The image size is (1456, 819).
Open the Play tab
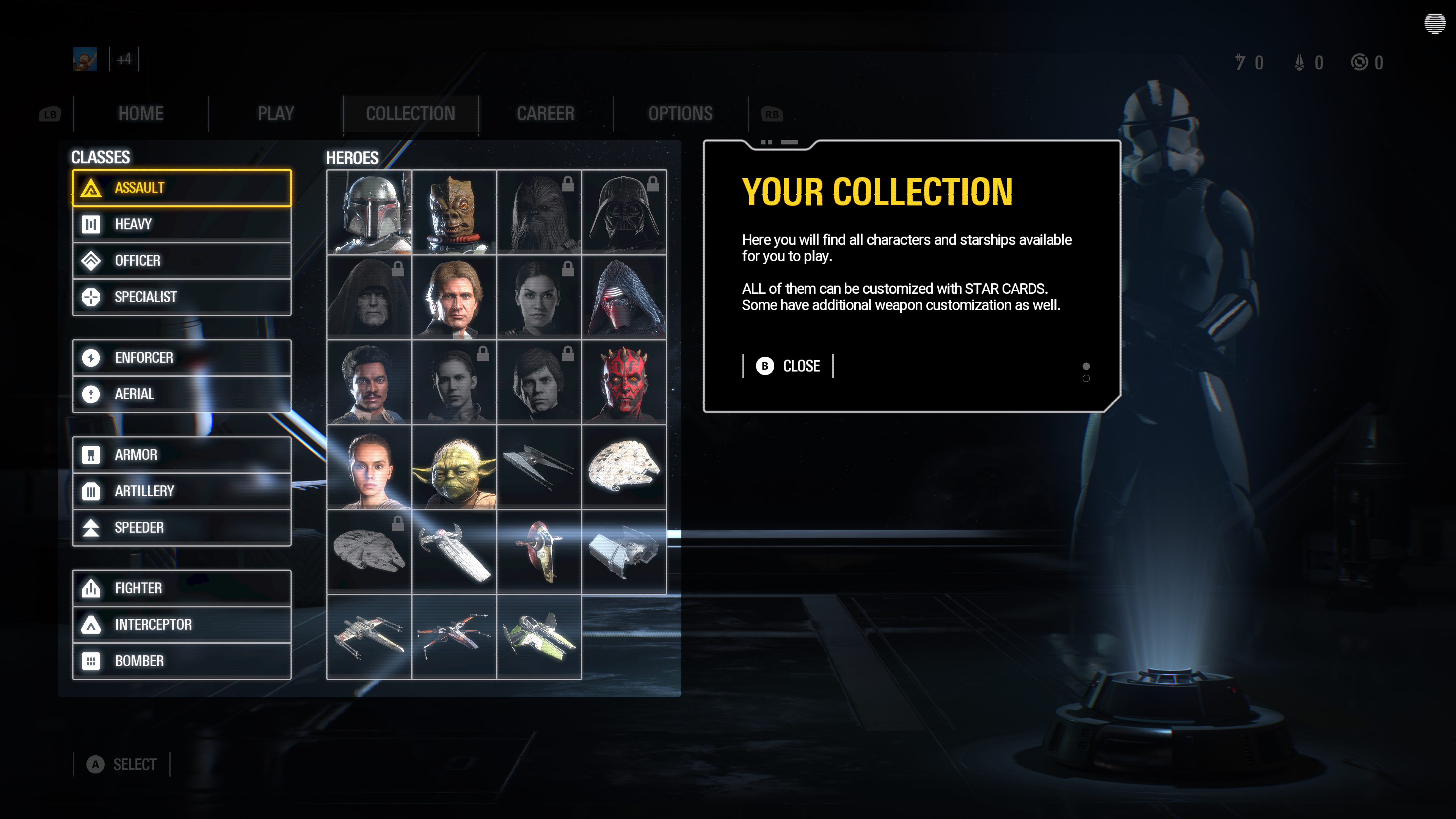pyautogui.click(x=276, y=114)
